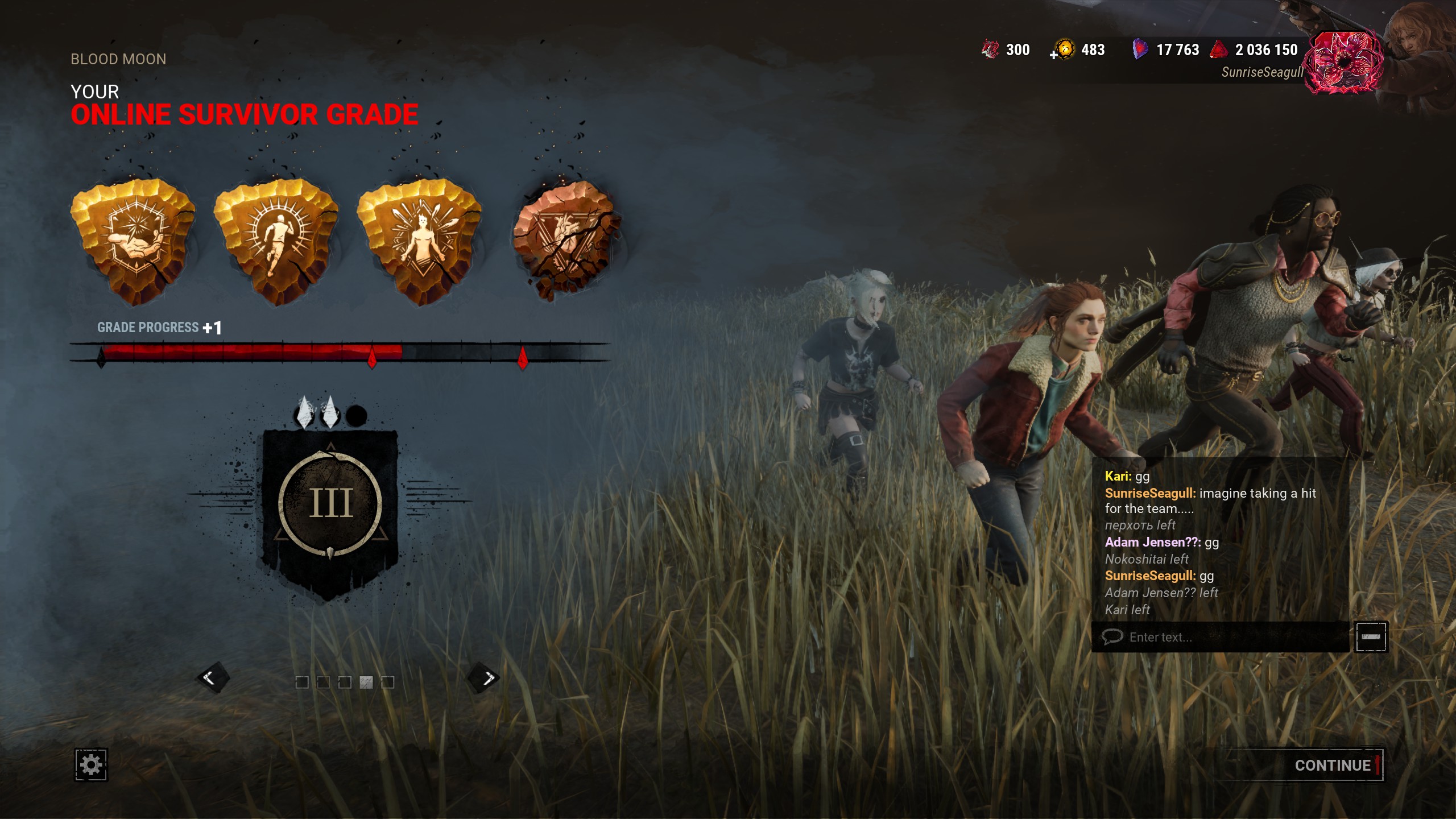The image size is (1456, 819).
Task: Minimize the chat box panel
Action: (x=1371, y=637)
